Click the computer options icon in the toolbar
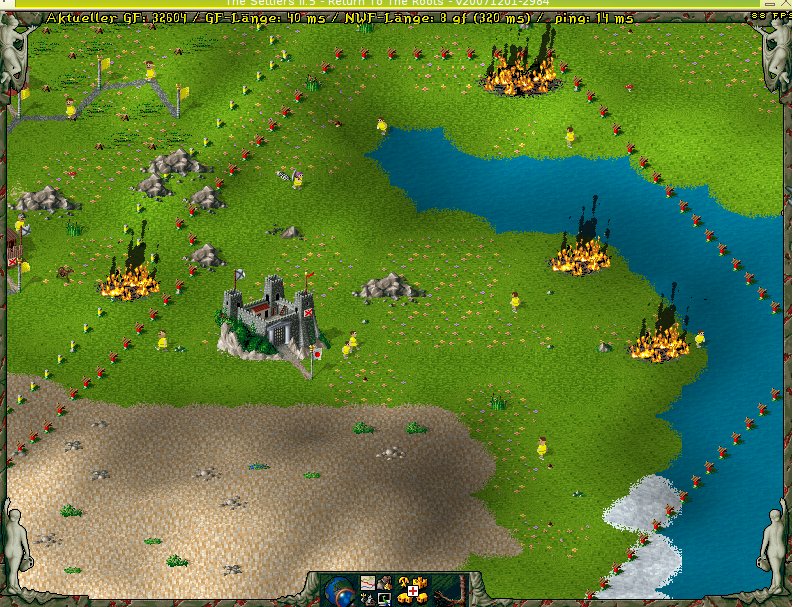 (x=384, y=599)
